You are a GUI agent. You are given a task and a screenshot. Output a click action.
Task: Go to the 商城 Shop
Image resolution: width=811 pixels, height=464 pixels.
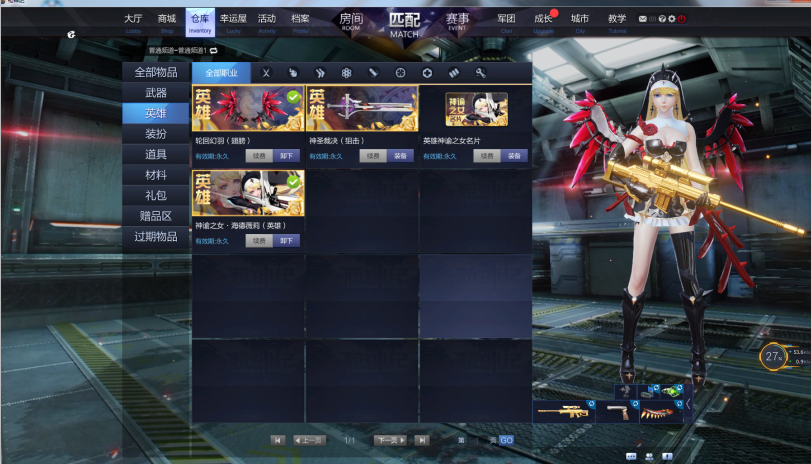tap(166, 20)
